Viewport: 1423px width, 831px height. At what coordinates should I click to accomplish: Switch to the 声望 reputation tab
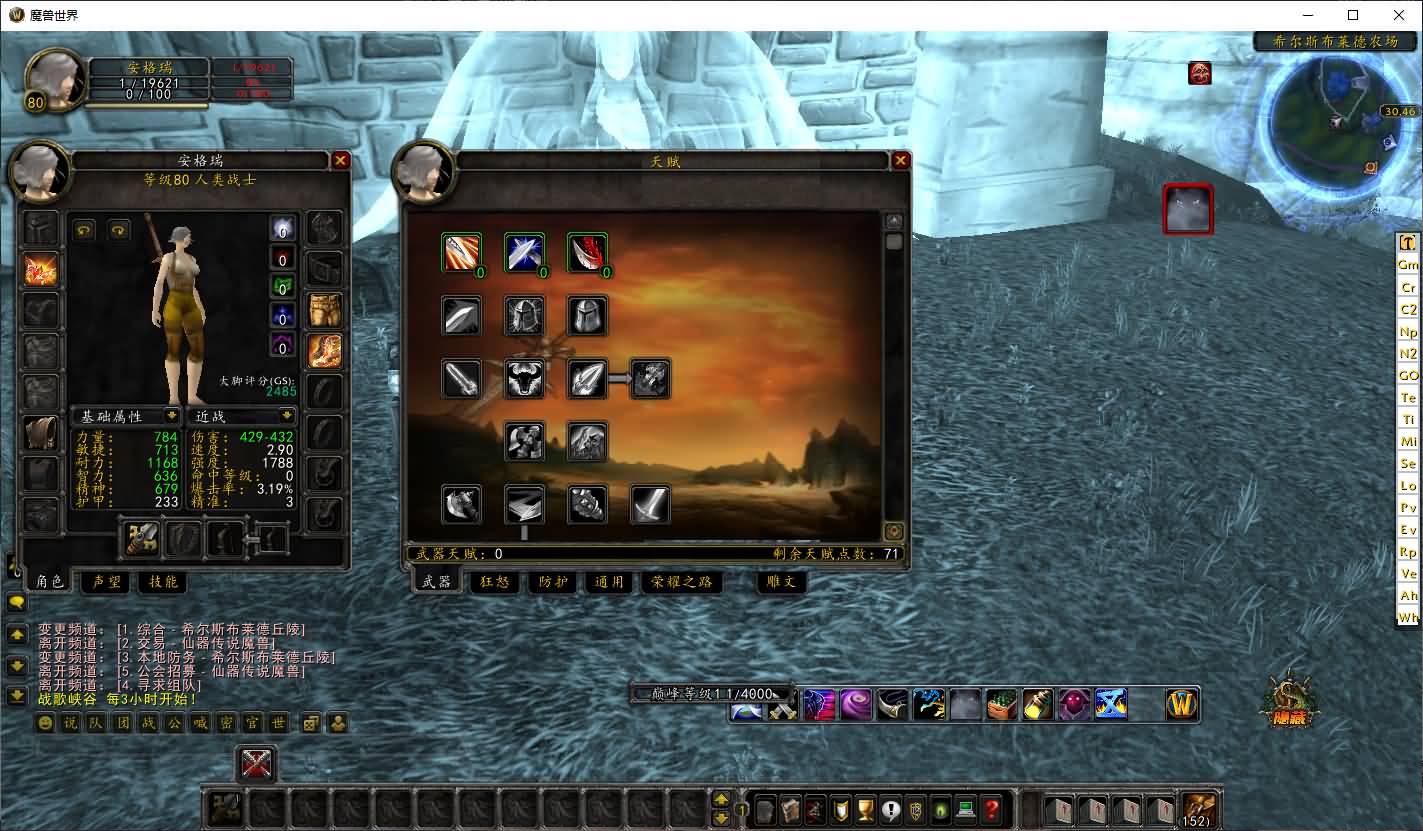point(106,581)
